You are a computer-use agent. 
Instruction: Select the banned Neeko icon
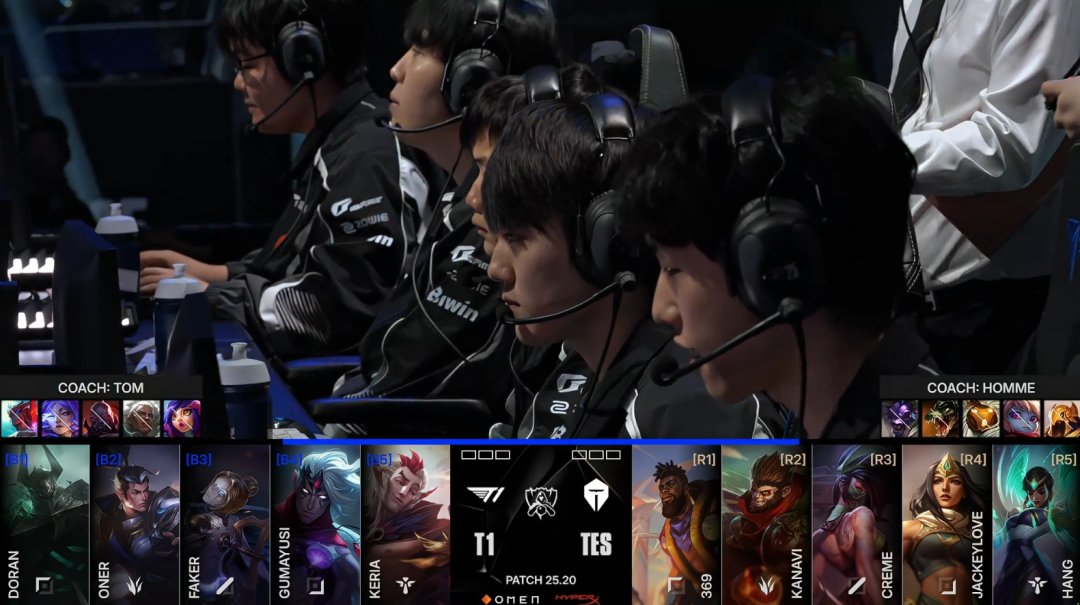[182, 418]
